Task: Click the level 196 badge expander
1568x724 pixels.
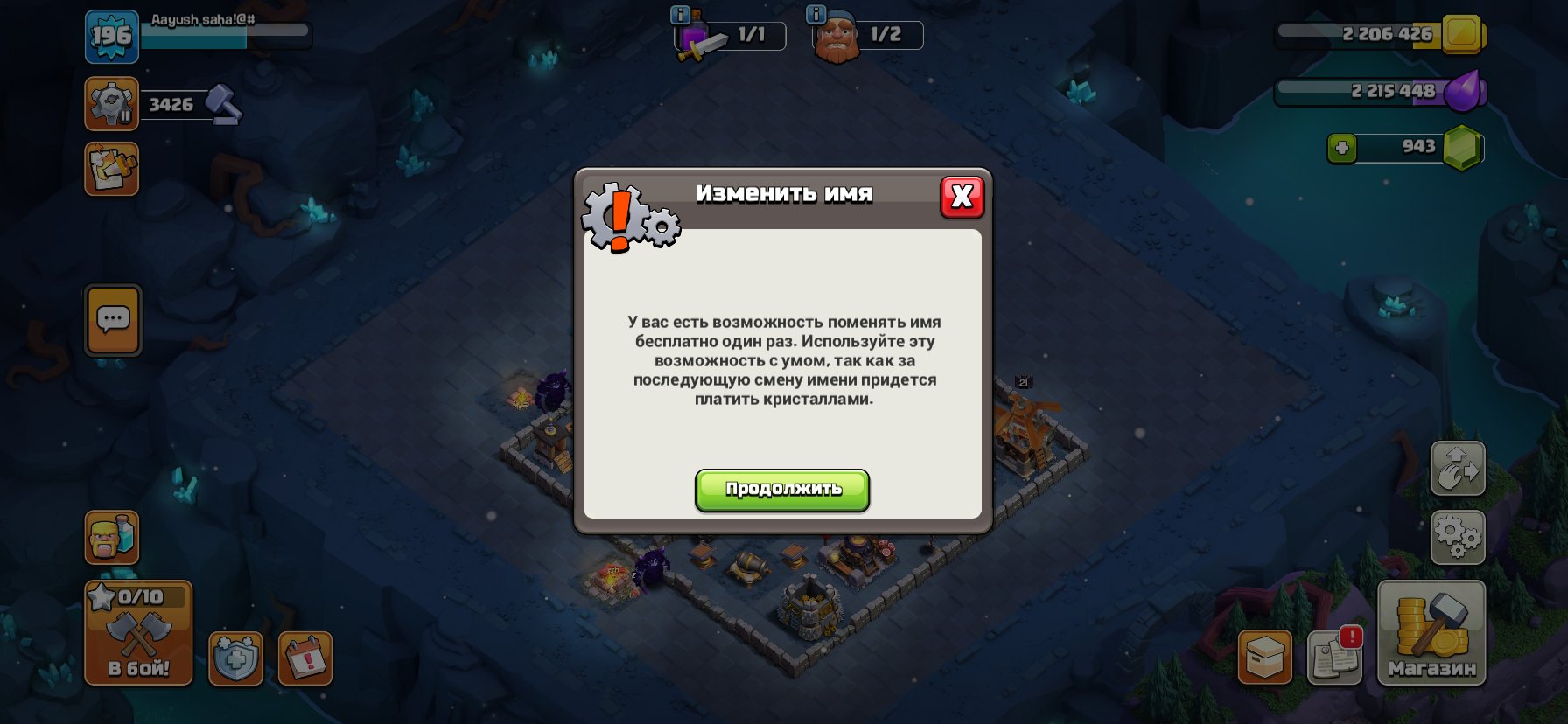Action: (x=113, y=37)
